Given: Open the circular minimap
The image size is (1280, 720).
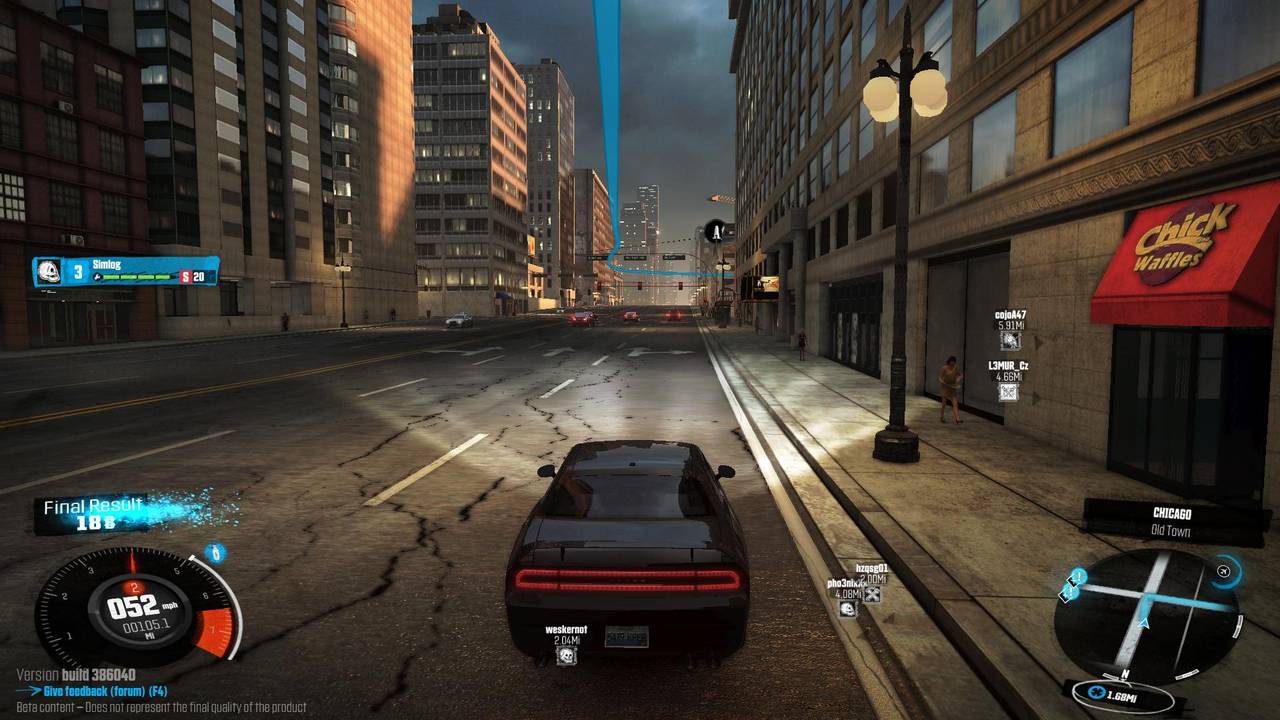Looking at the screenshot, I should 1149,617.
